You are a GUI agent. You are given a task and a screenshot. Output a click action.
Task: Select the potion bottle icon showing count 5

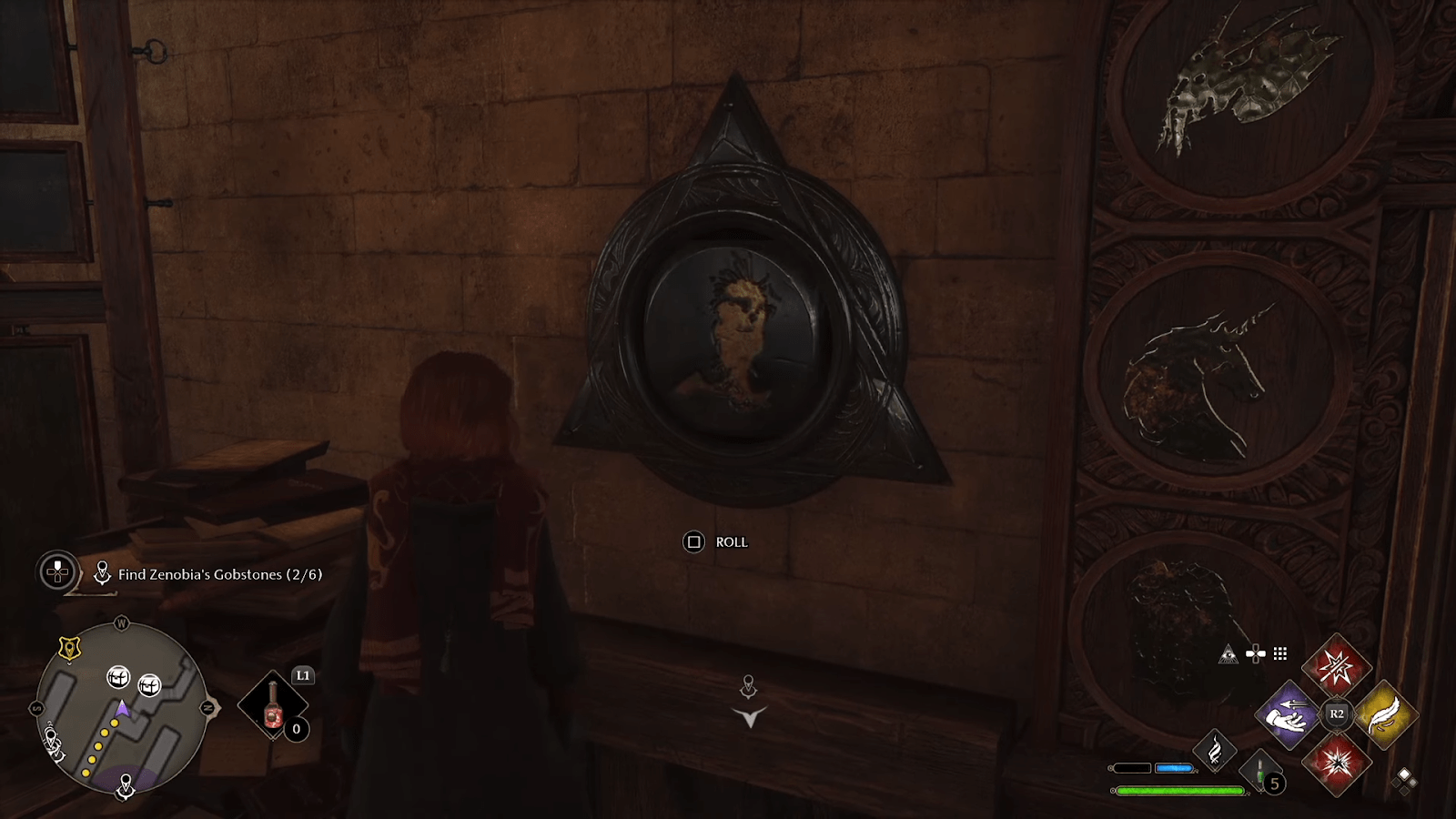click(x=1260, y=769)
